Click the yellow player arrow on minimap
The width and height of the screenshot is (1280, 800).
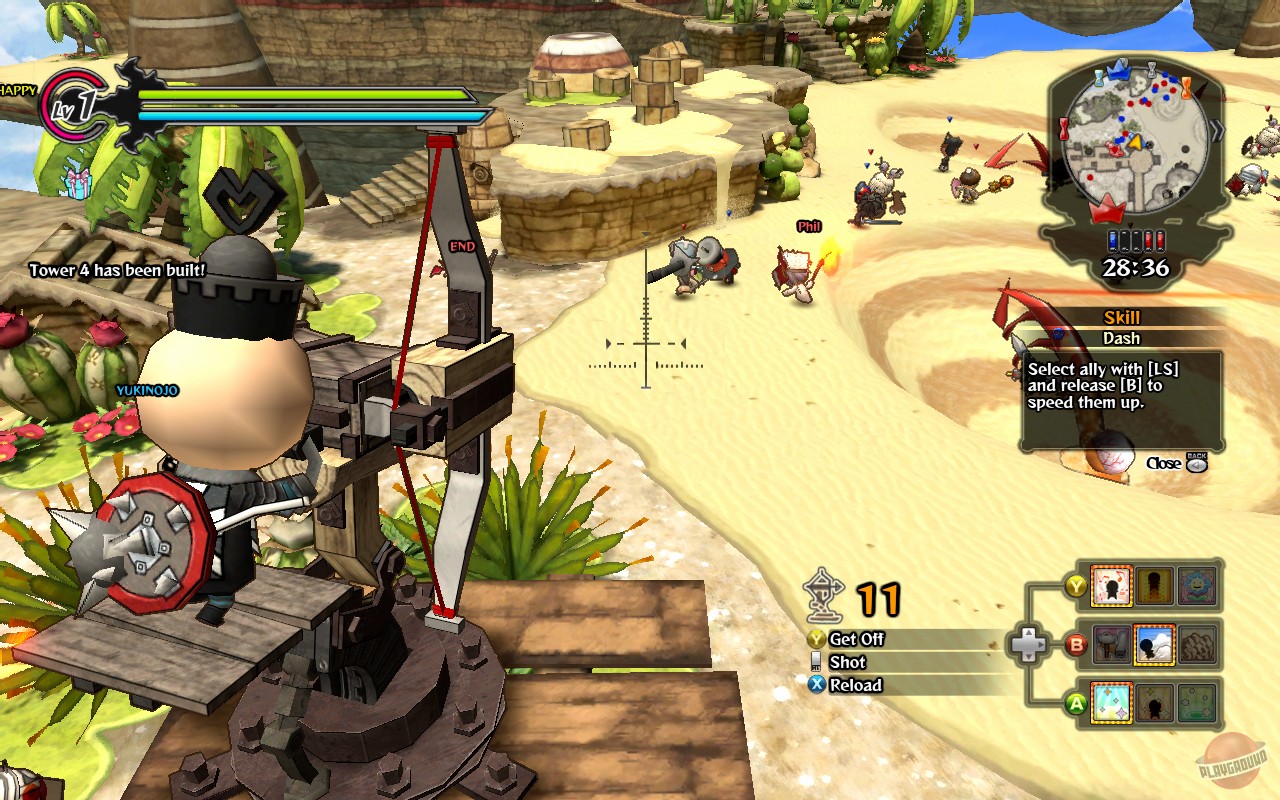click(1135, 143)
